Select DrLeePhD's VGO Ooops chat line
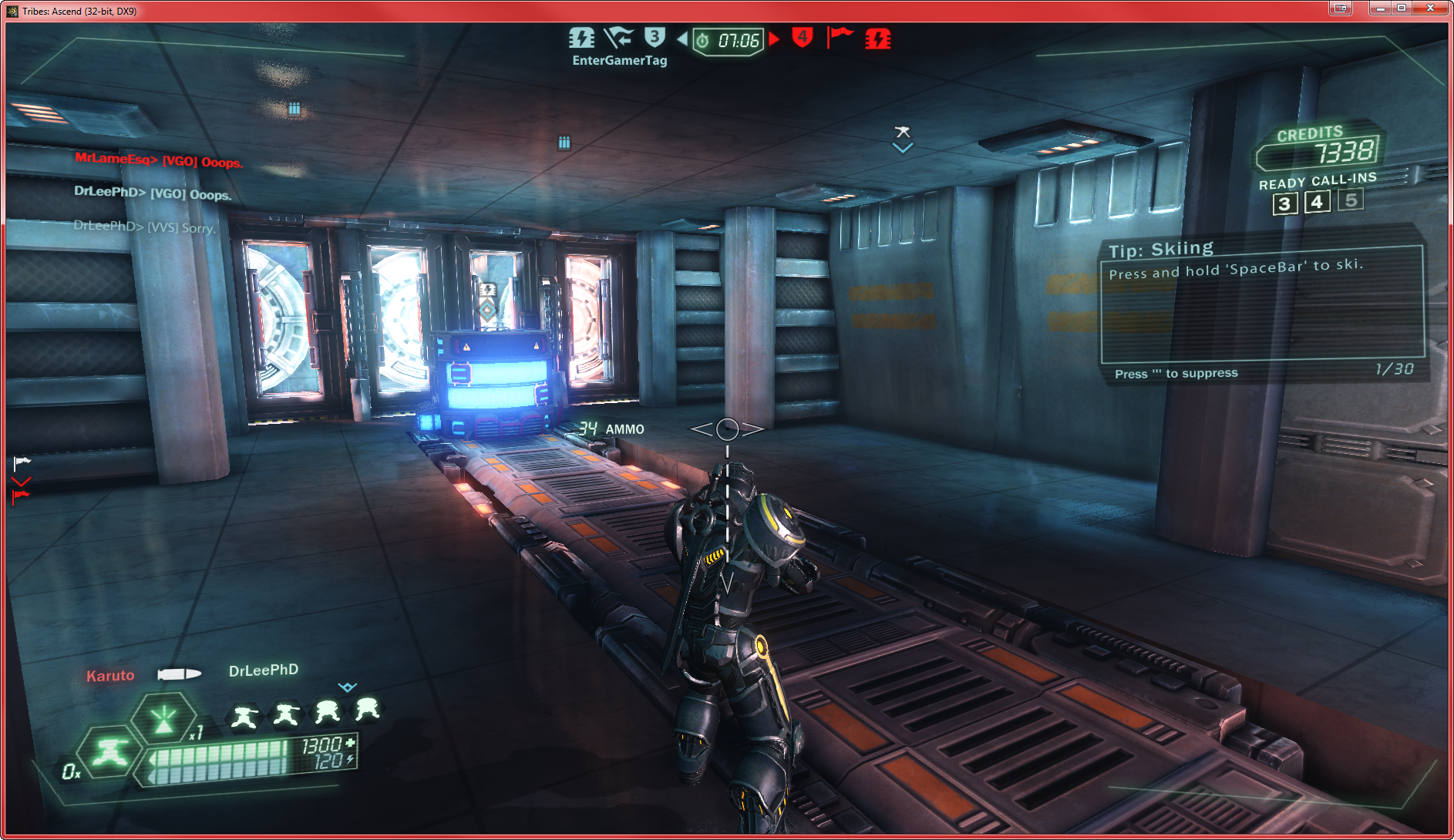 click(153, 193)
